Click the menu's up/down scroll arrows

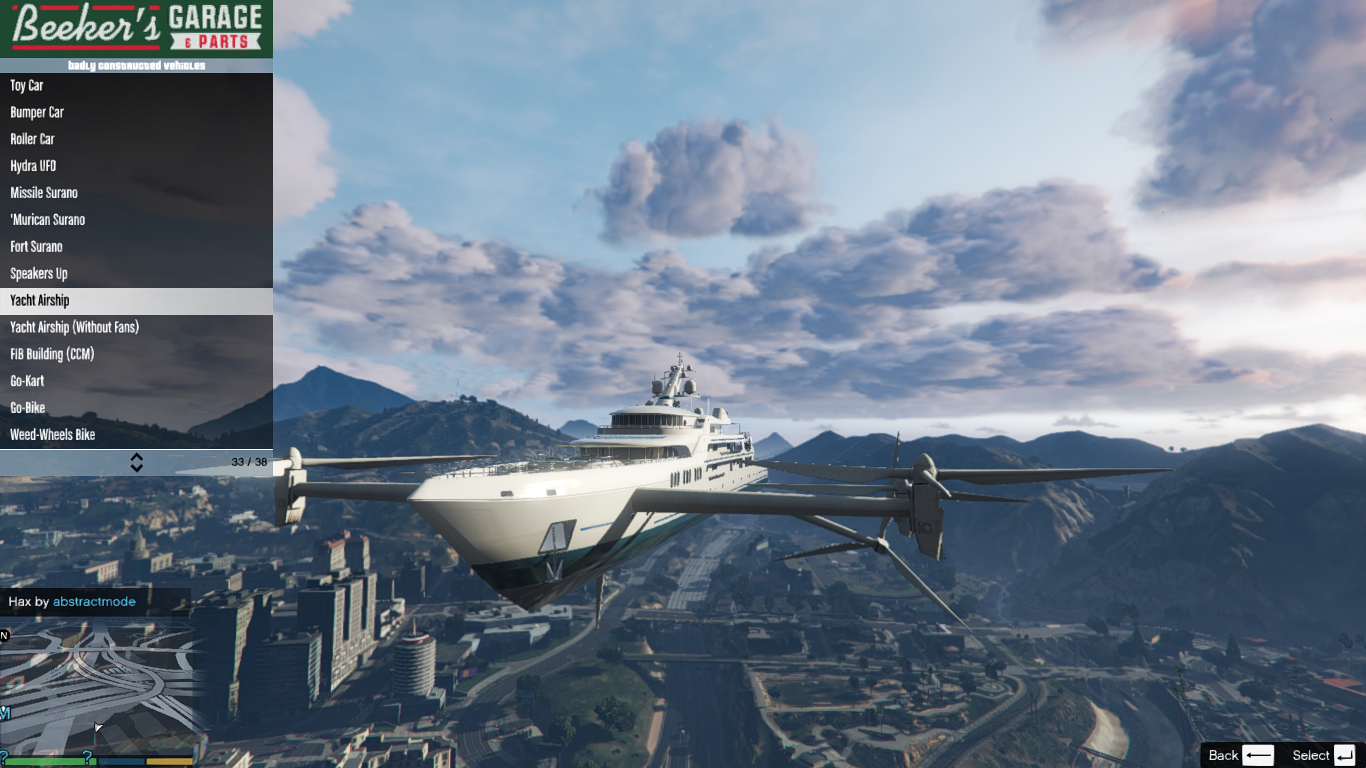[137, 462]
